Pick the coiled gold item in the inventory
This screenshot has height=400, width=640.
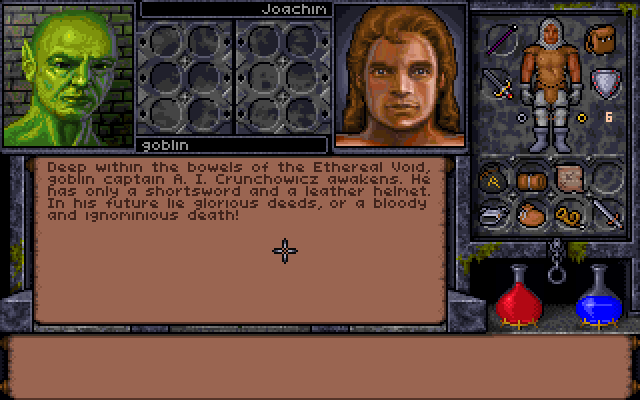(x=568, y=213)
